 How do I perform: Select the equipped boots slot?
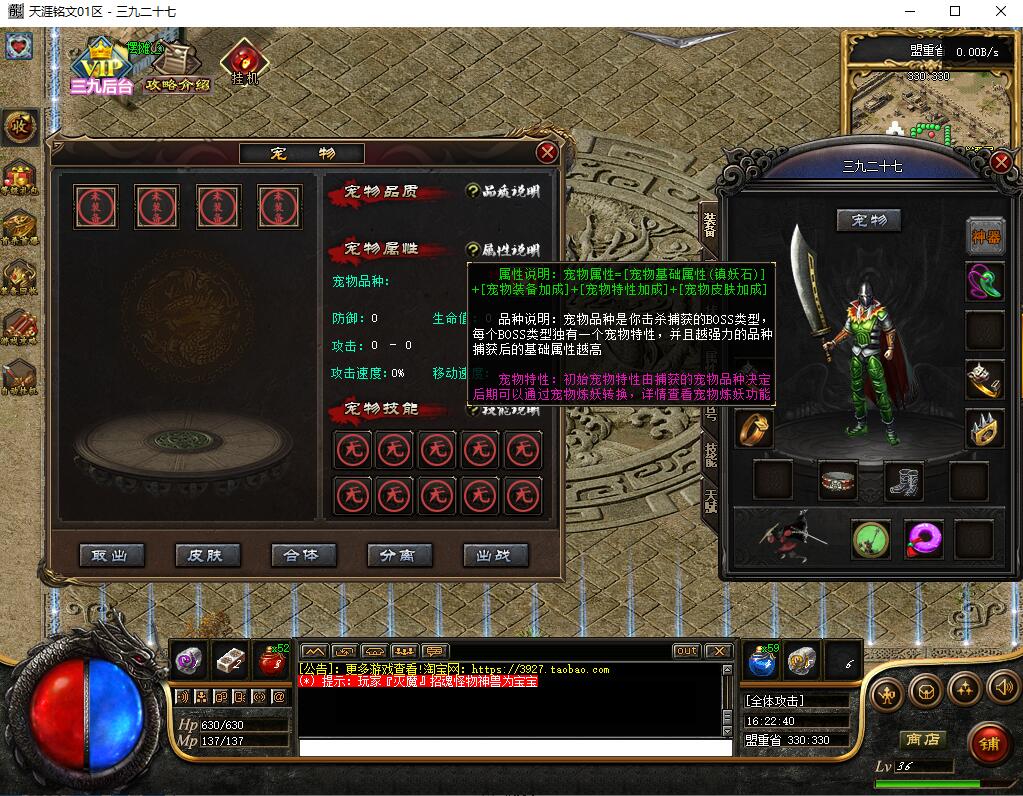tap(904, 480)
